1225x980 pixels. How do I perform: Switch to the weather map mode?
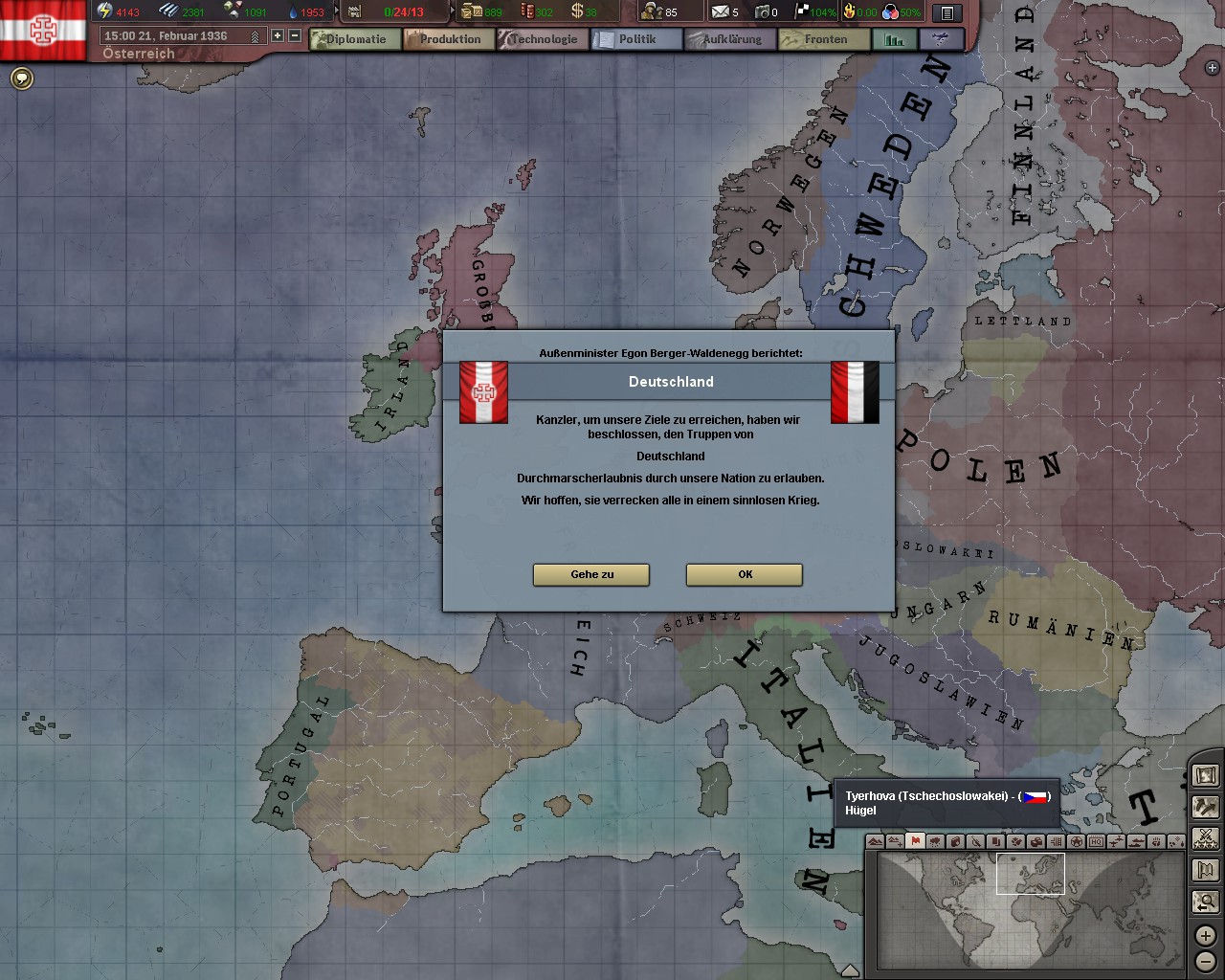pos(935,841)
